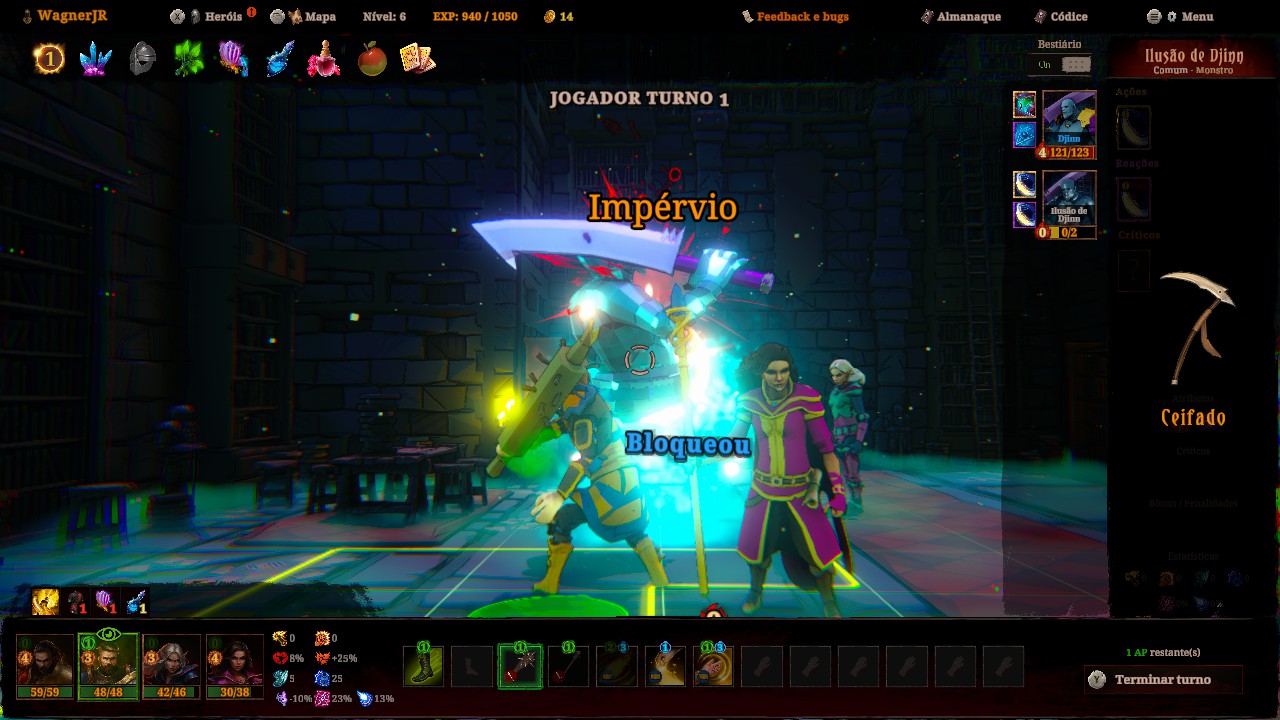Select the hero portrait with 59/59 health
Viewport: 1280px width, 720px height.
coord(45,666)
